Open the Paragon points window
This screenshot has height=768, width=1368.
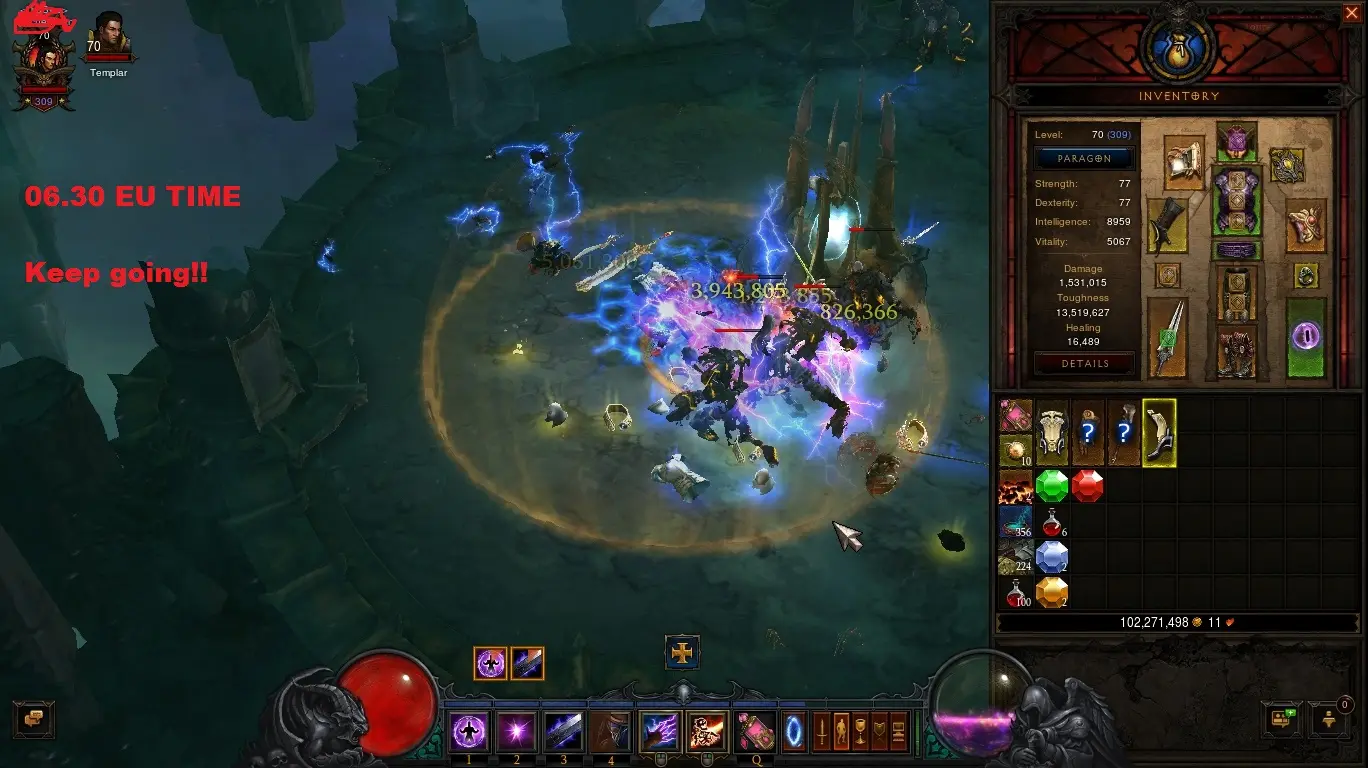pos(1085,159)
